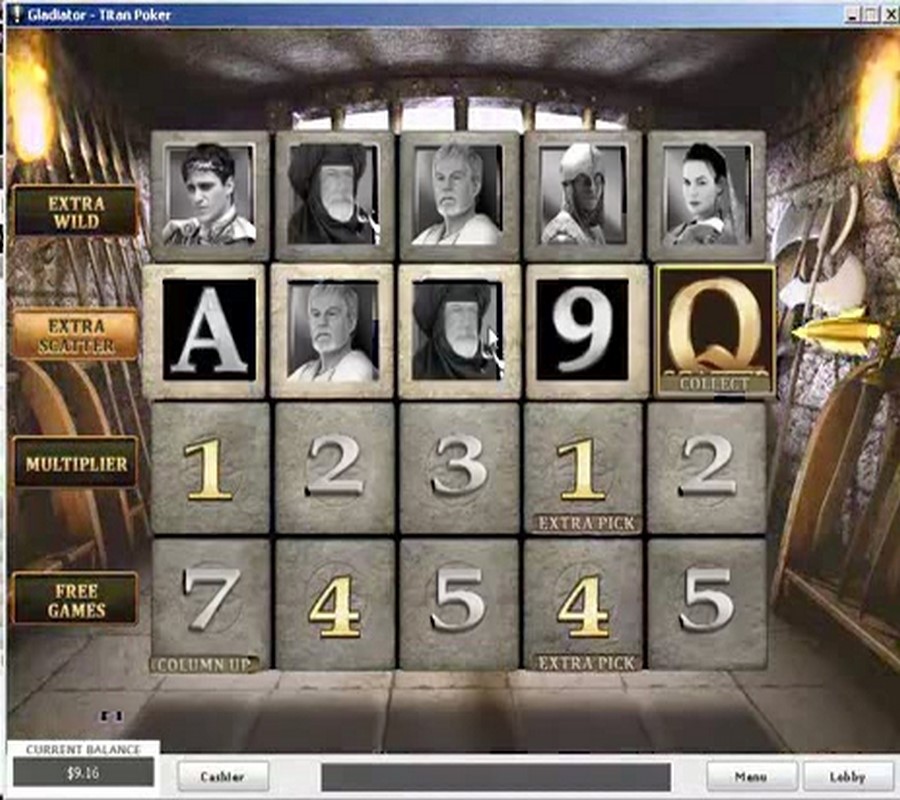Pick the dark-haired woman portrait tile
Screen dimensions: 900x800
pos(707,196)
